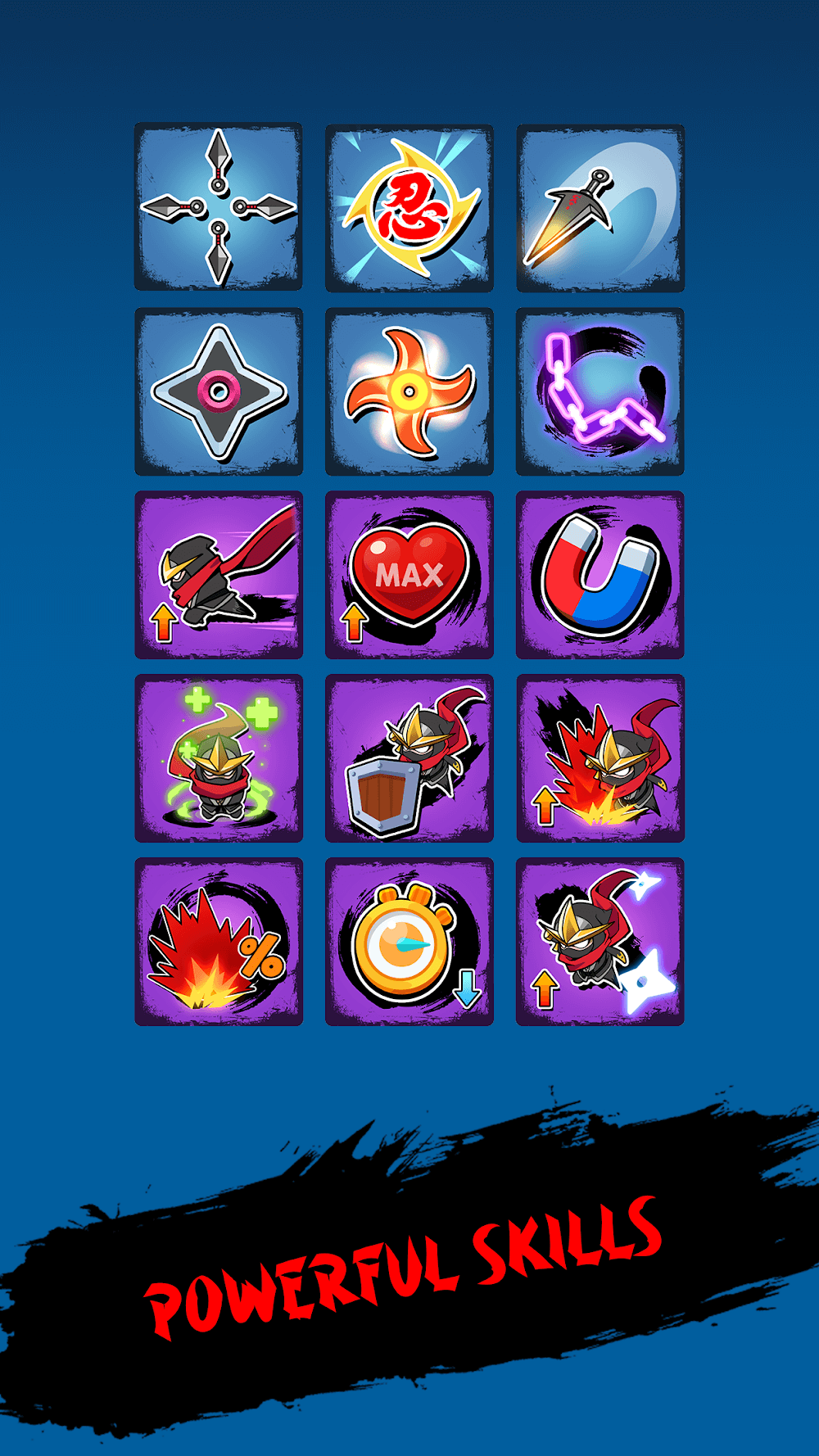Select the green healing ninja skill

(219, 758)
